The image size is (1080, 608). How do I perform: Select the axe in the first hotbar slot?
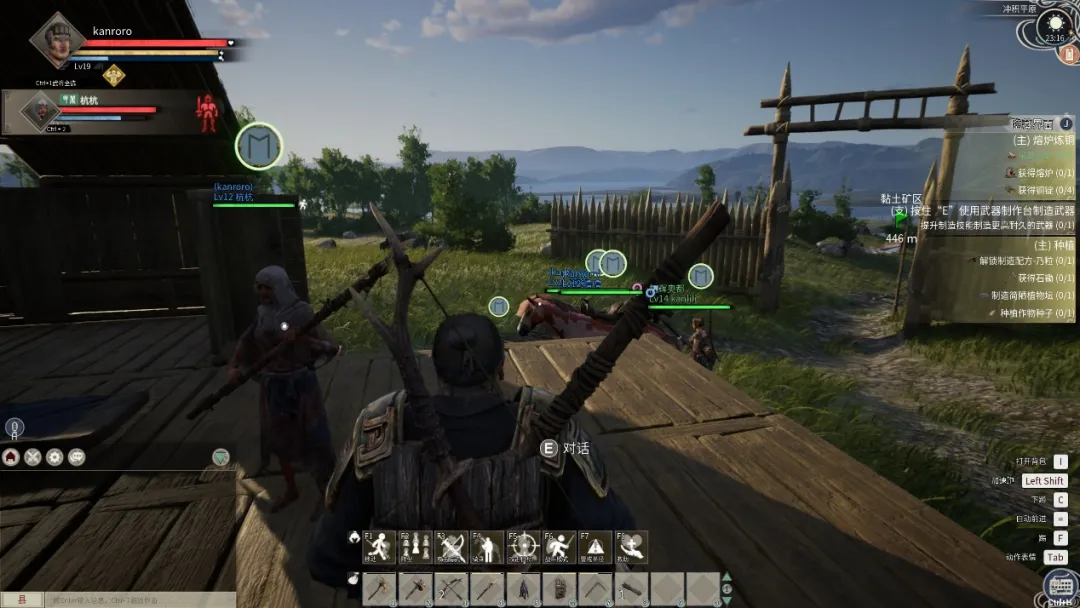380,588
